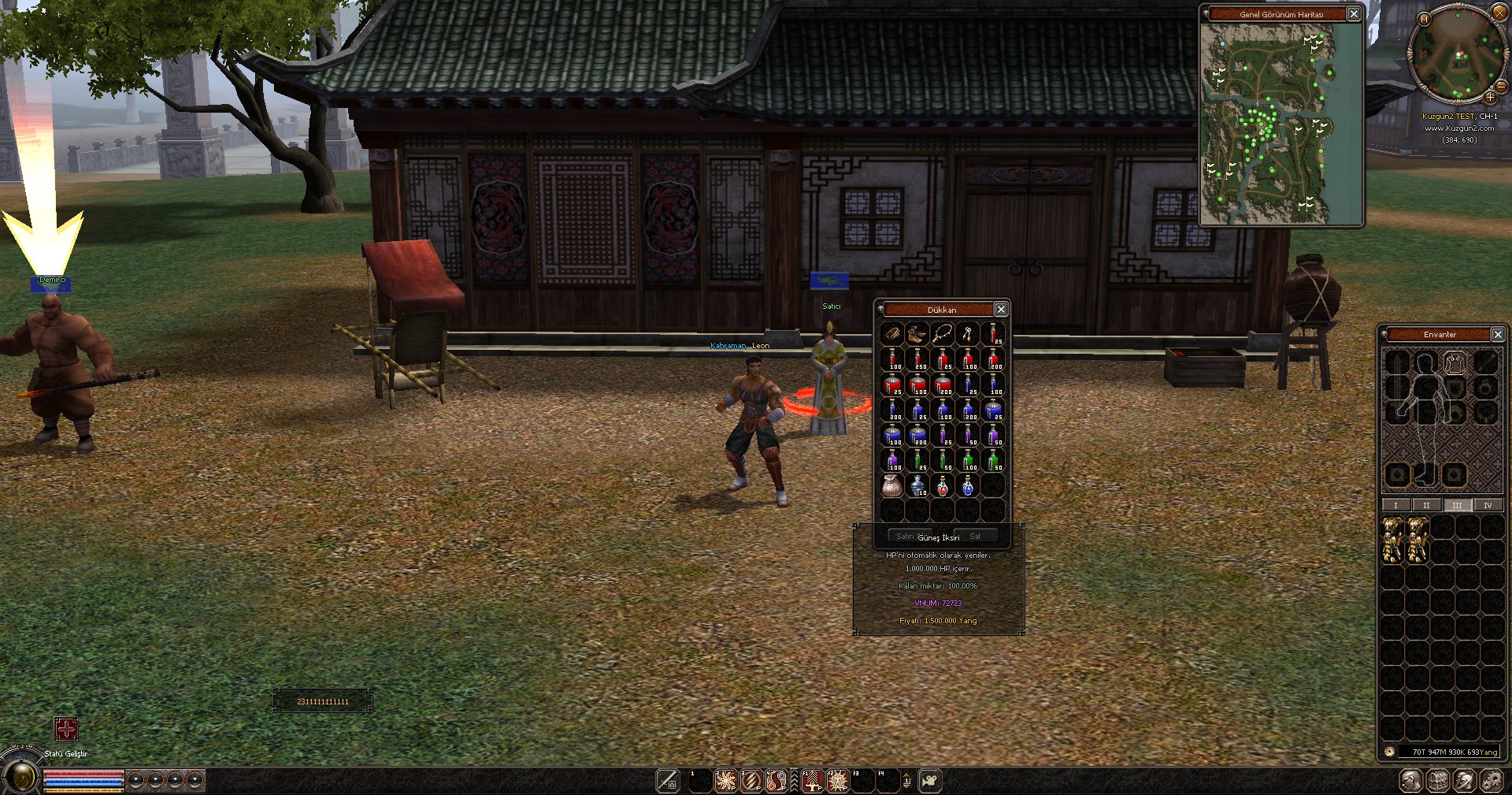
Task: Pick the silver vase with quantity 10
Action: point(917,486)
